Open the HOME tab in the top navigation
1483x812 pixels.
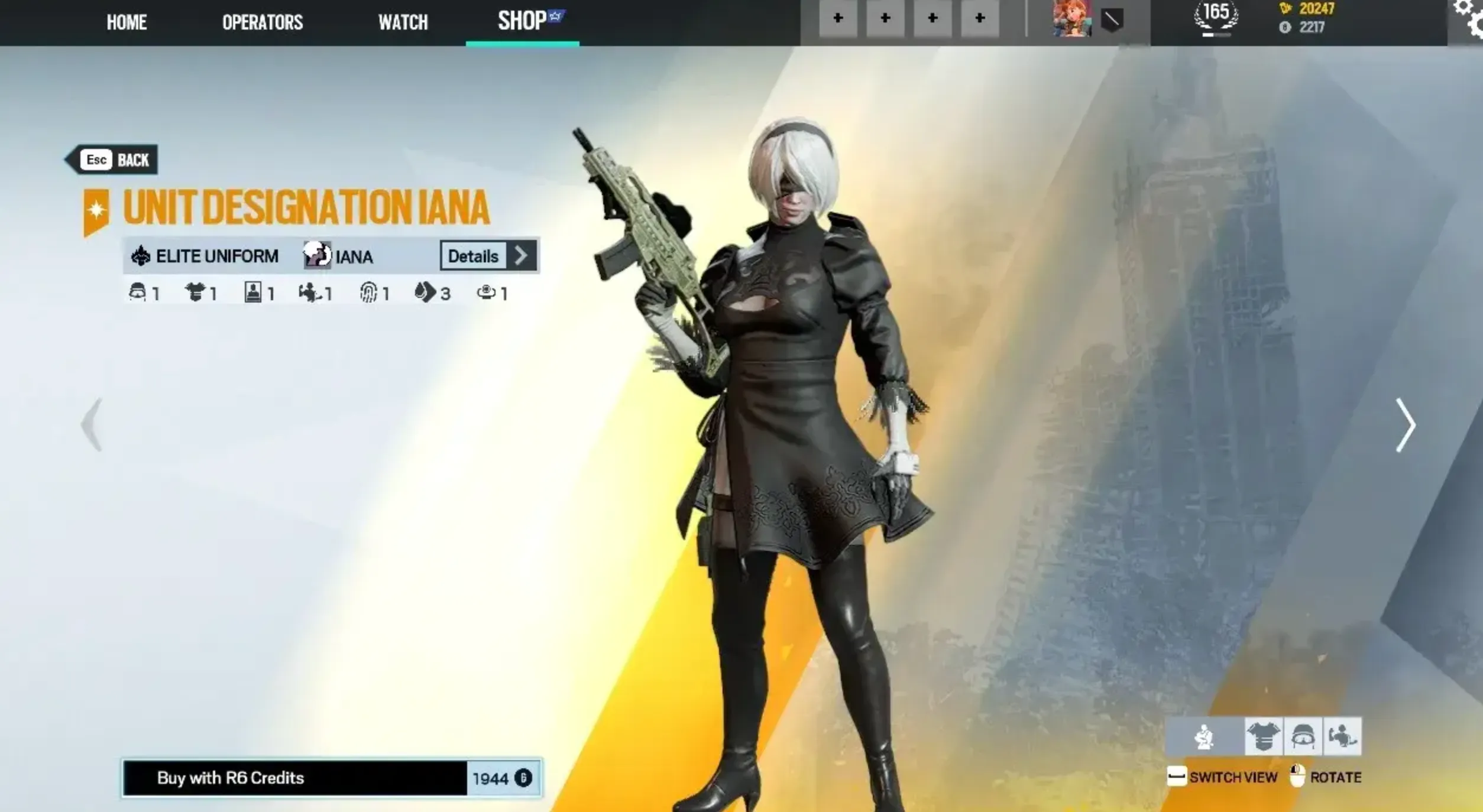(x=126, y=22)
